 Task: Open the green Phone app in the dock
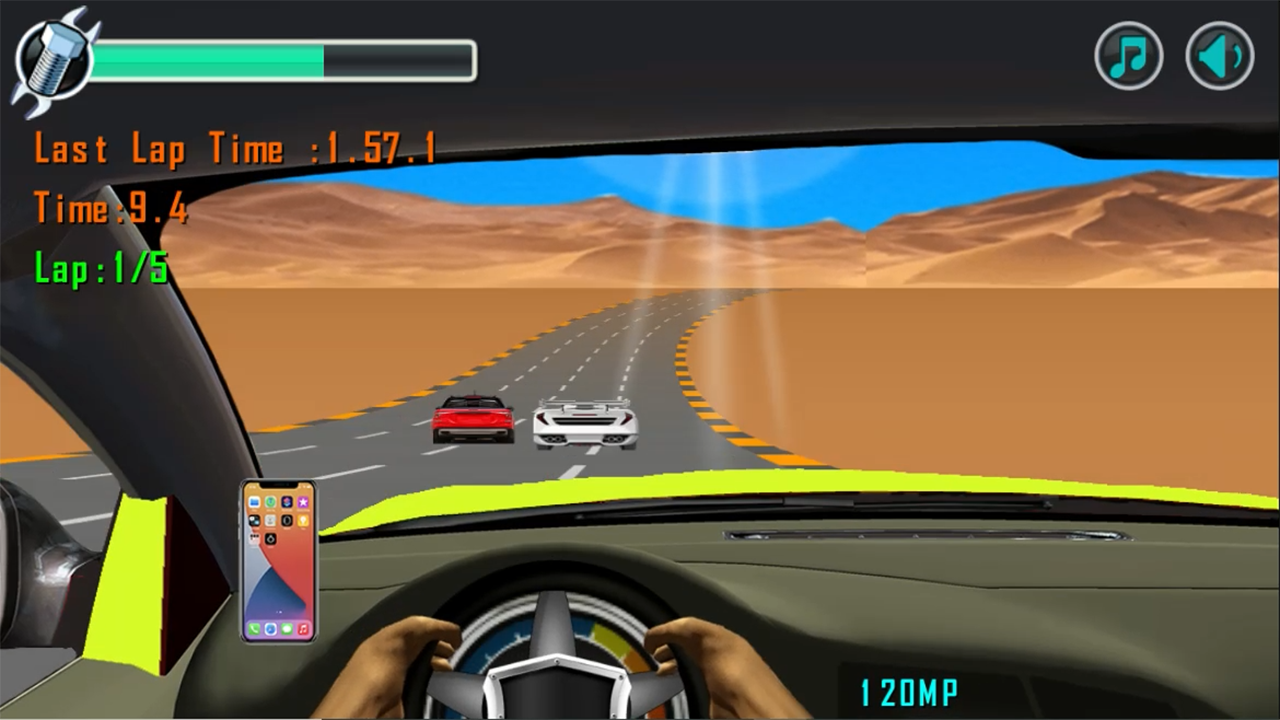(x=254, y=631)
